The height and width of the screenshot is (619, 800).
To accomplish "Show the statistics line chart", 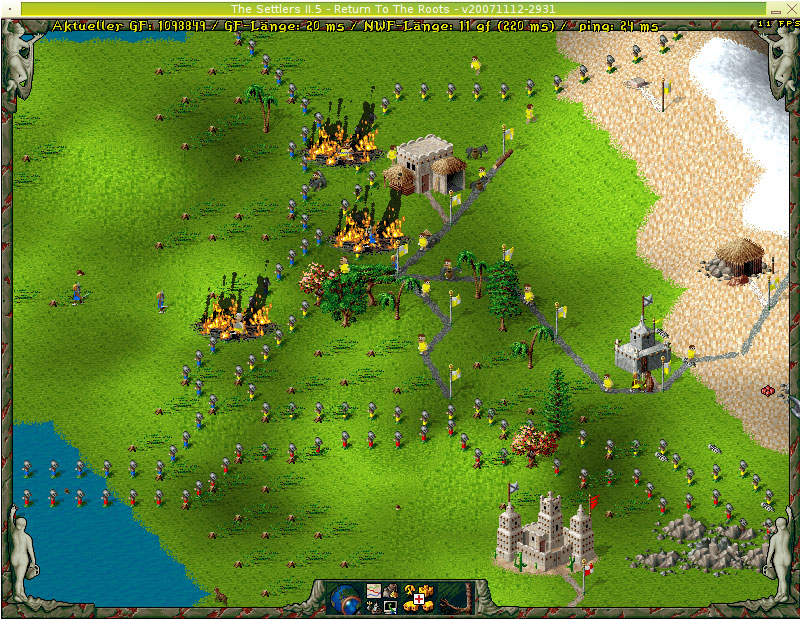I will (x=374, y=591).
